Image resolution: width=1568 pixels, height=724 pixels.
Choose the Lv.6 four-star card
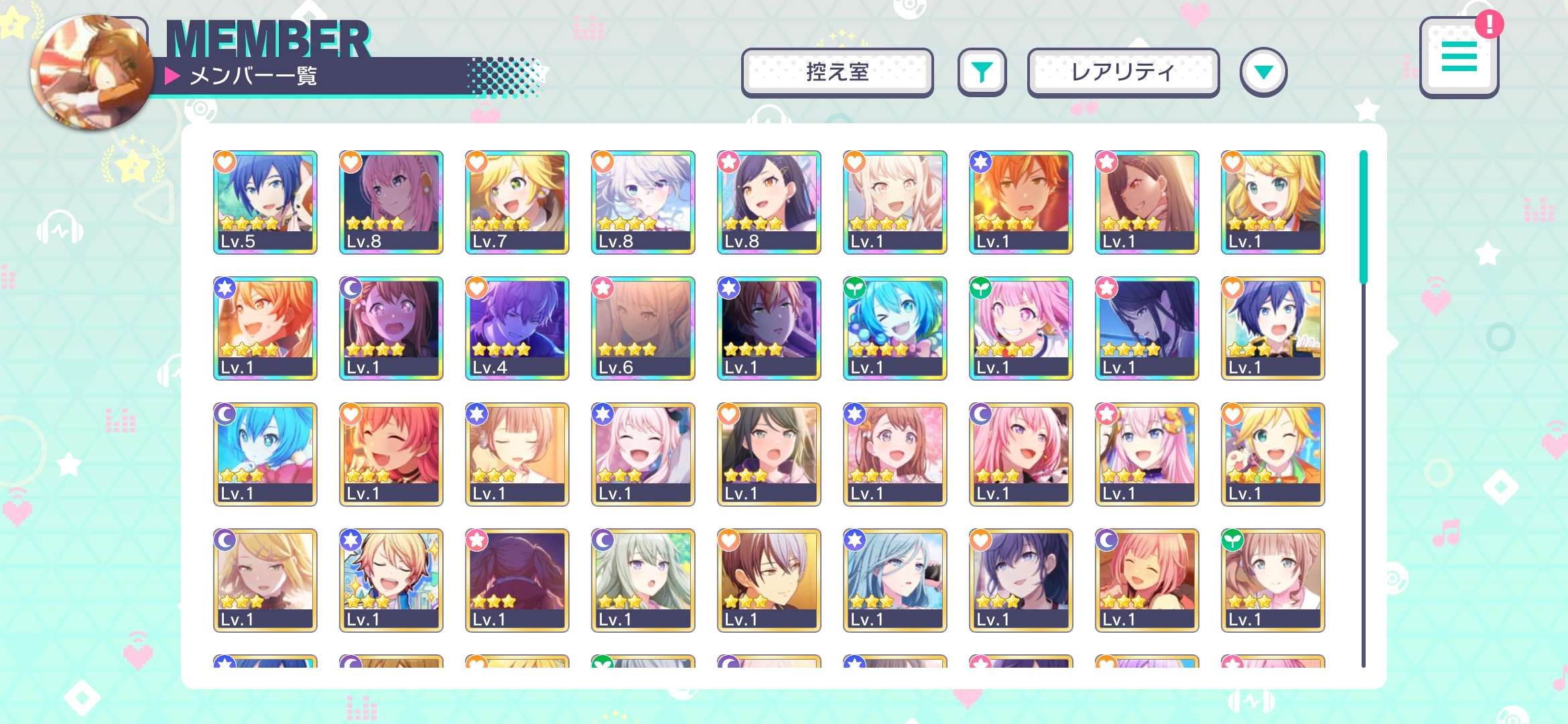click(x=643, y=328)
